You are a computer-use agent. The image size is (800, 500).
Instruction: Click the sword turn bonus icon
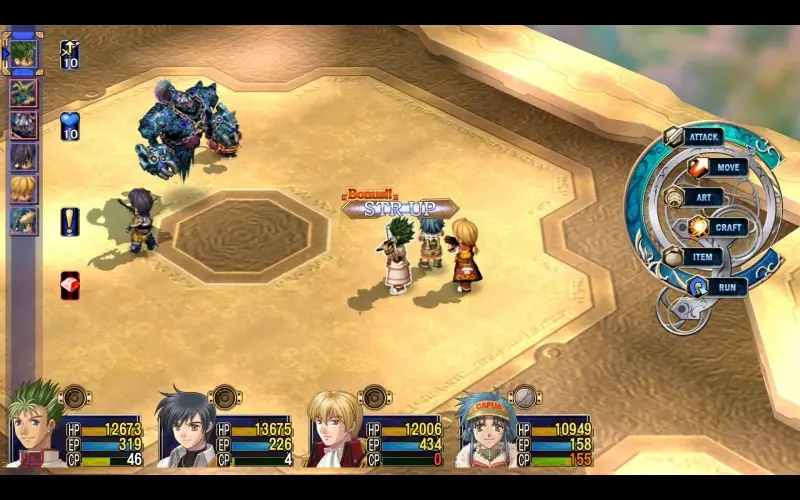click(70, 54)
